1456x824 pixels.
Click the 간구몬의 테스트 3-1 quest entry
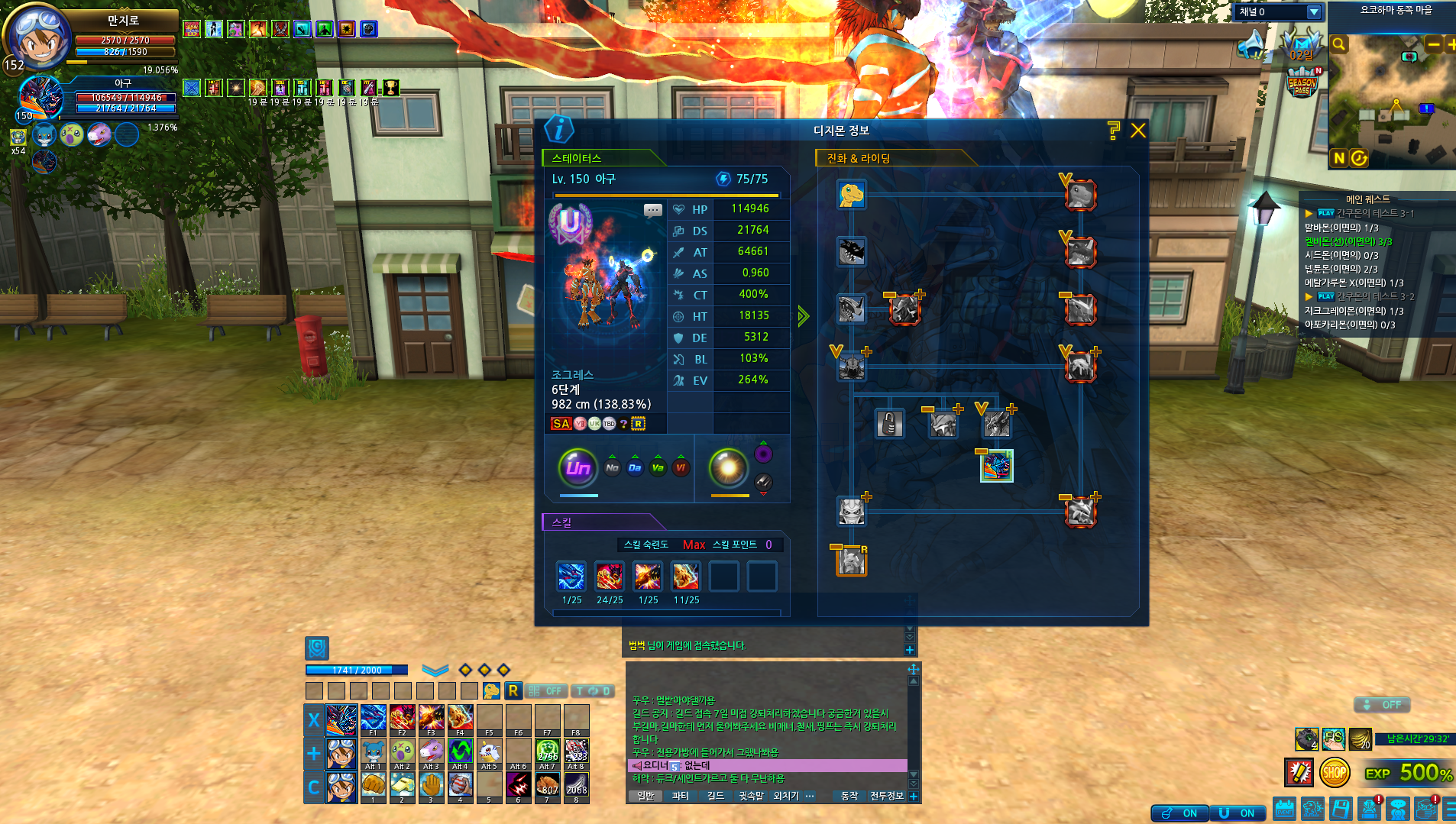1375,213
